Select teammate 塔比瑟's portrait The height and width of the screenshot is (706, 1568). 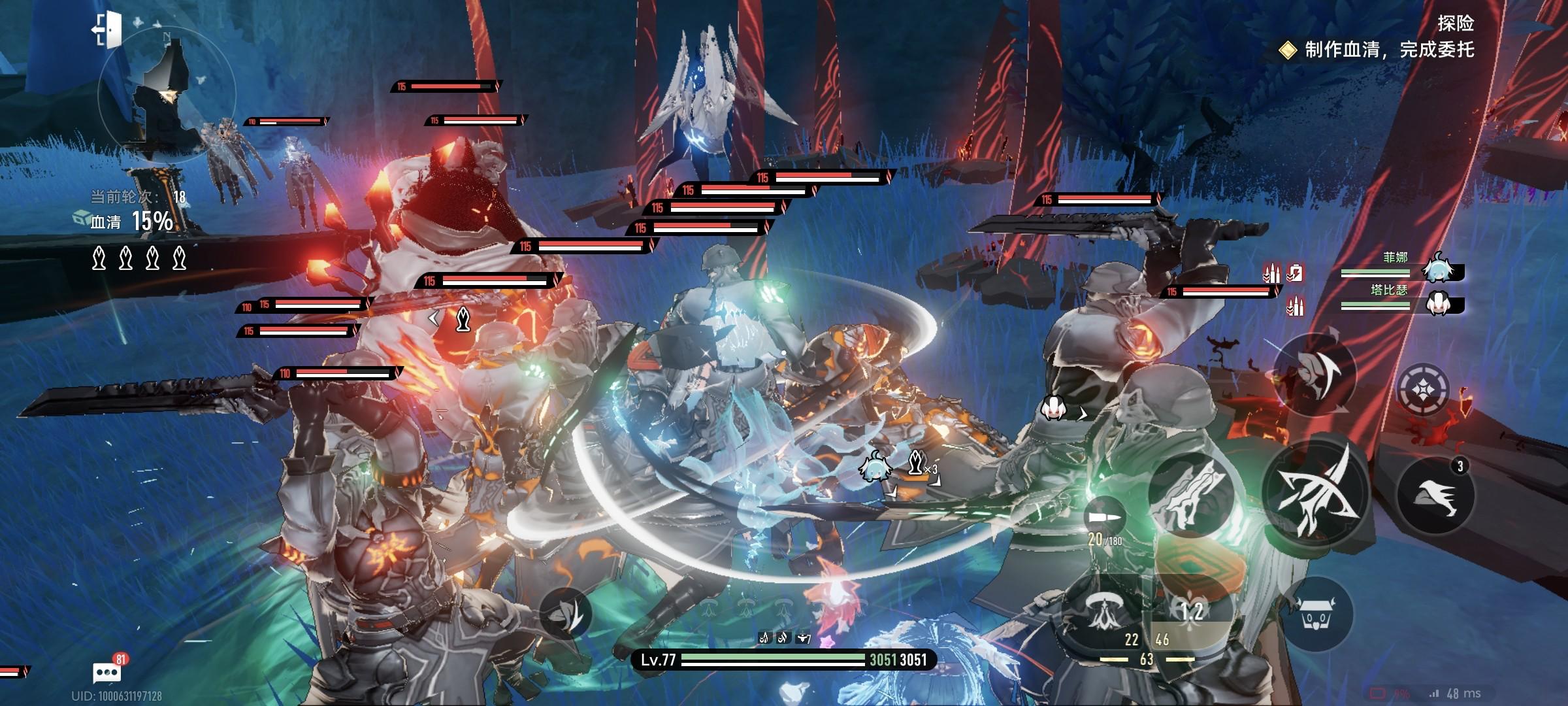(x=1438, y=303)
